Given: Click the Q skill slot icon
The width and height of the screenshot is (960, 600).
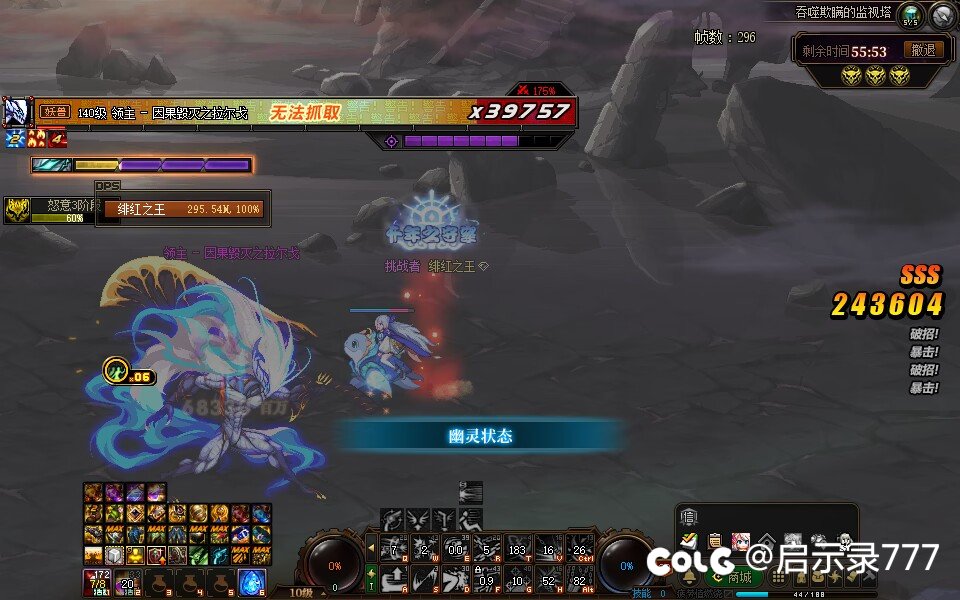Looking at the screenshot, I should 394,548.
